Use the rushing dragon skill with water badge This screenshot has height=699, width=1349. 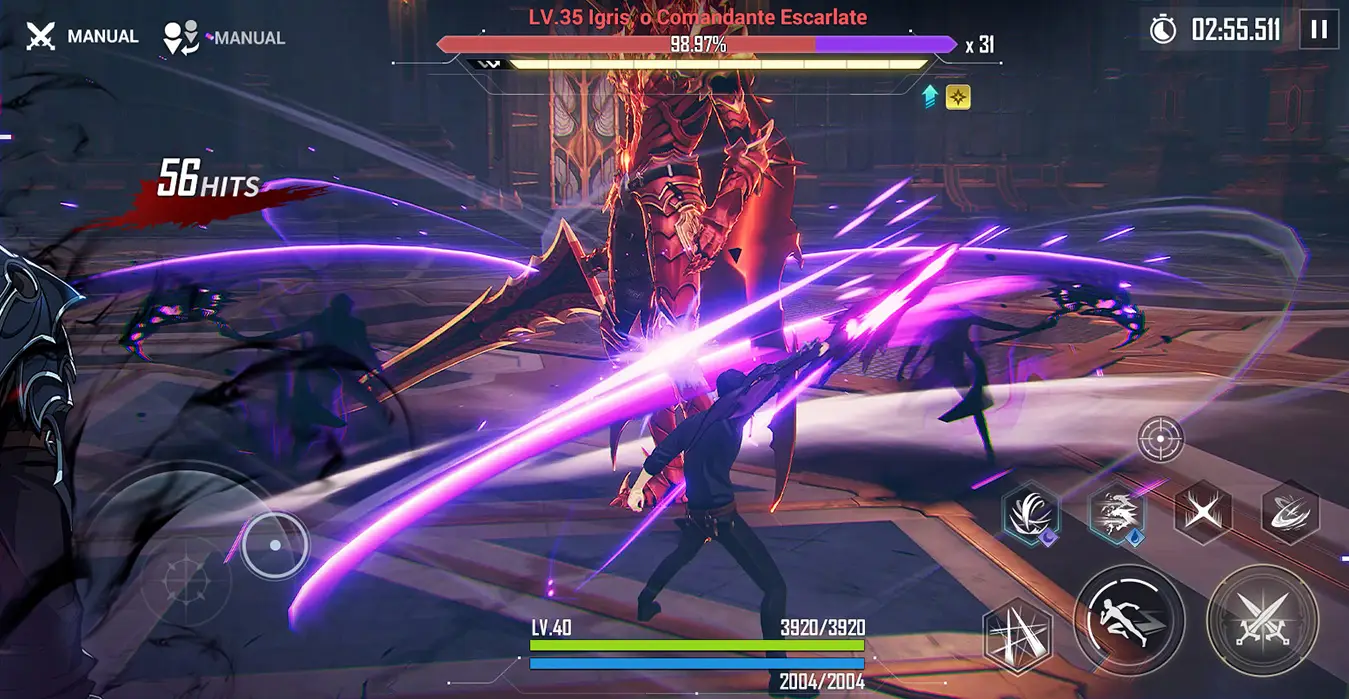click(x=1117, y=512)
